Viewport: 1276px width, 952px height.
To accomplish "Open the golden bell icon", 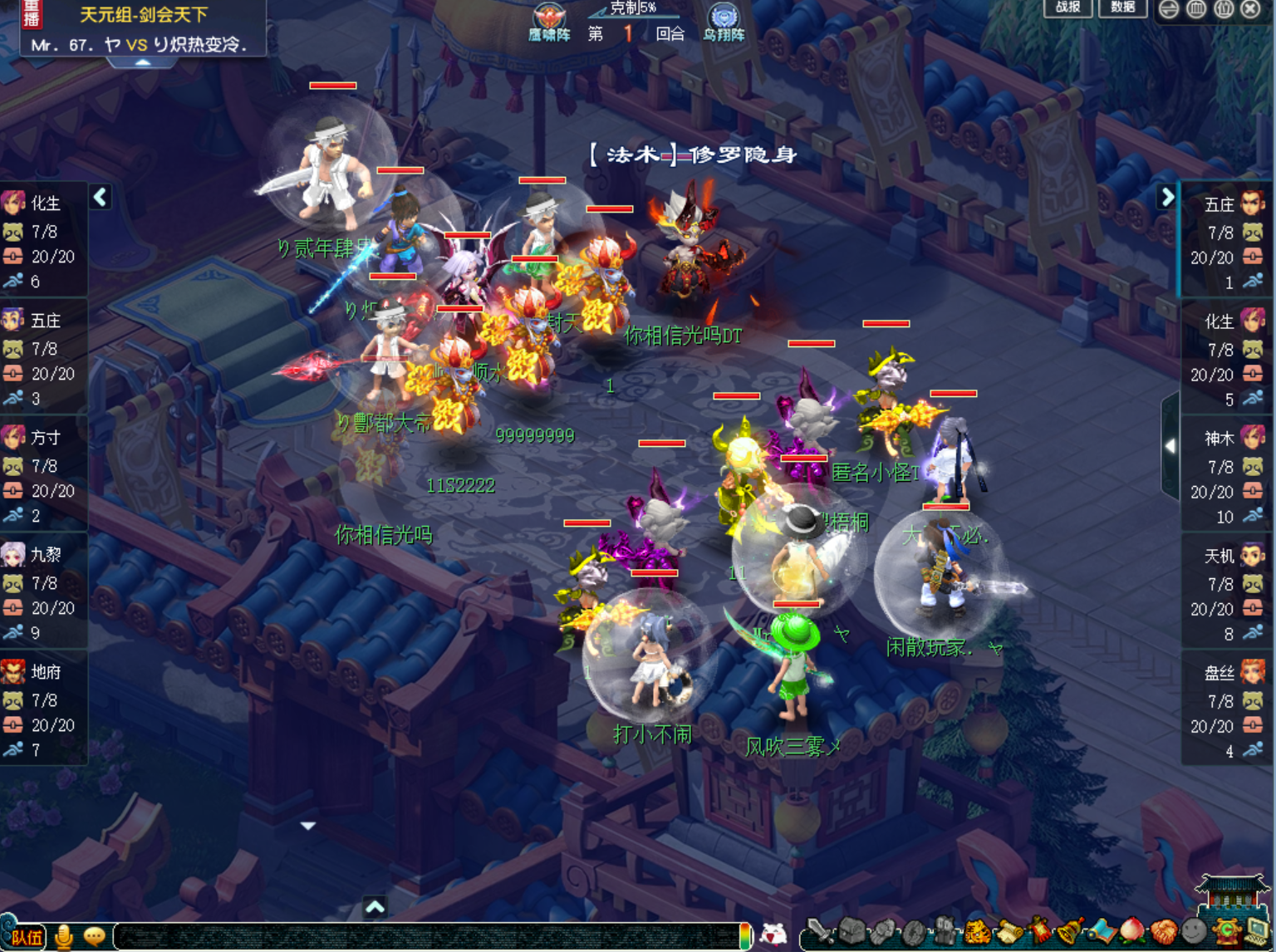I will [1070, 932].
